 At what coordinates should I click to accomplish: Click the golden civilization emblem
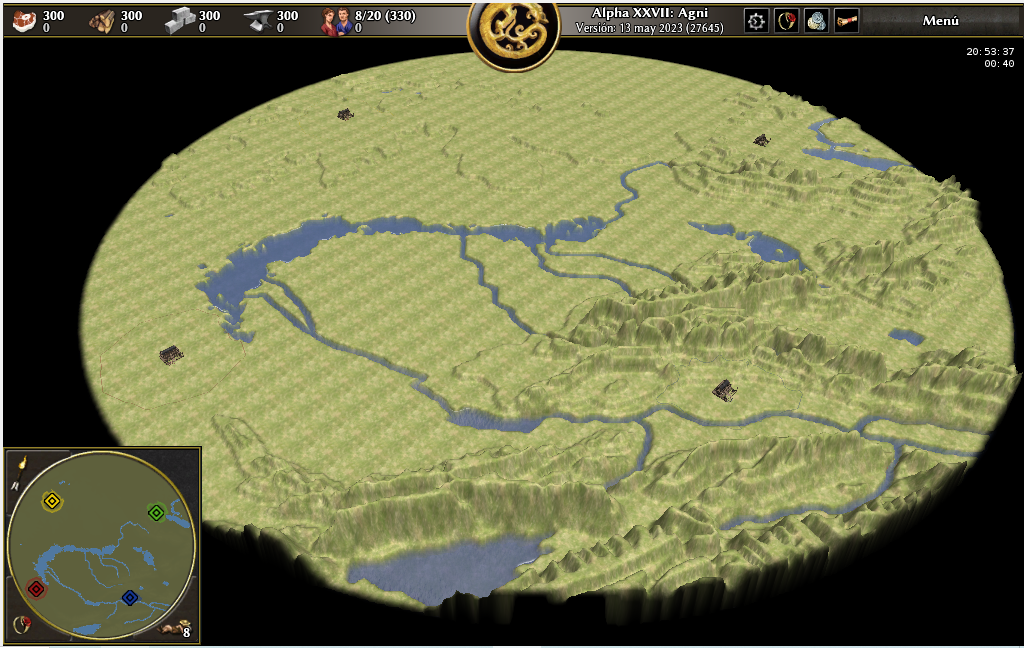(x=512, y=35)
